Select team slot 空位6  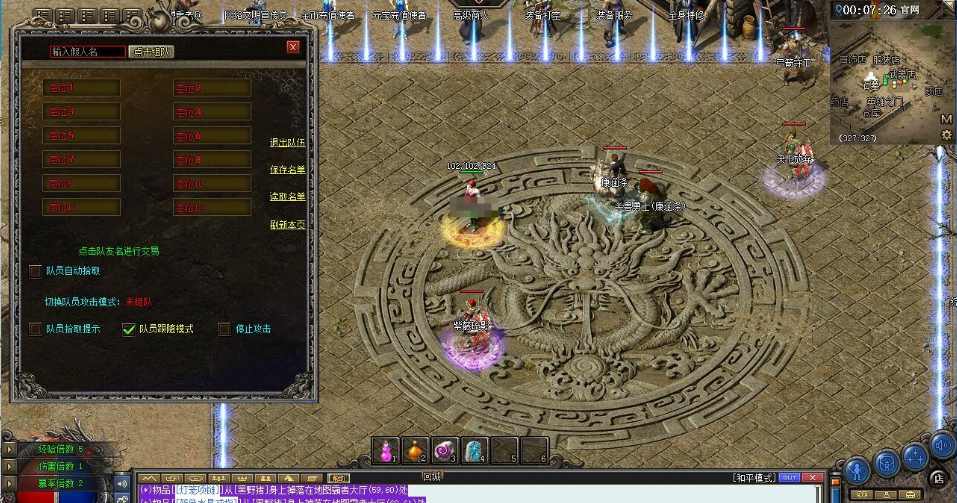click(211, 136)
